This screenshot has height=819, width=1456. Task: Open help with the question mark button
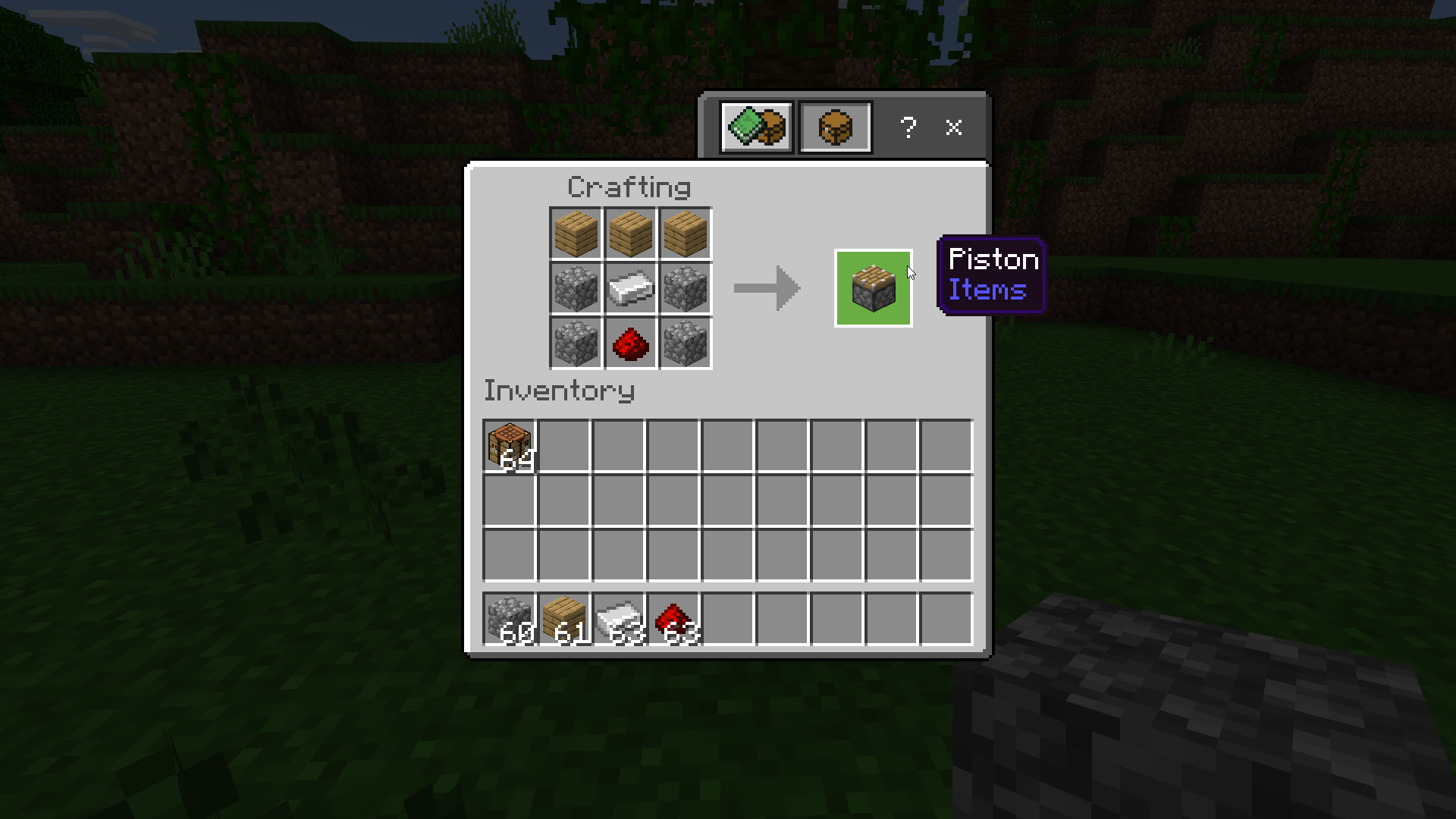pyautogui.click(x=908, y=127)
